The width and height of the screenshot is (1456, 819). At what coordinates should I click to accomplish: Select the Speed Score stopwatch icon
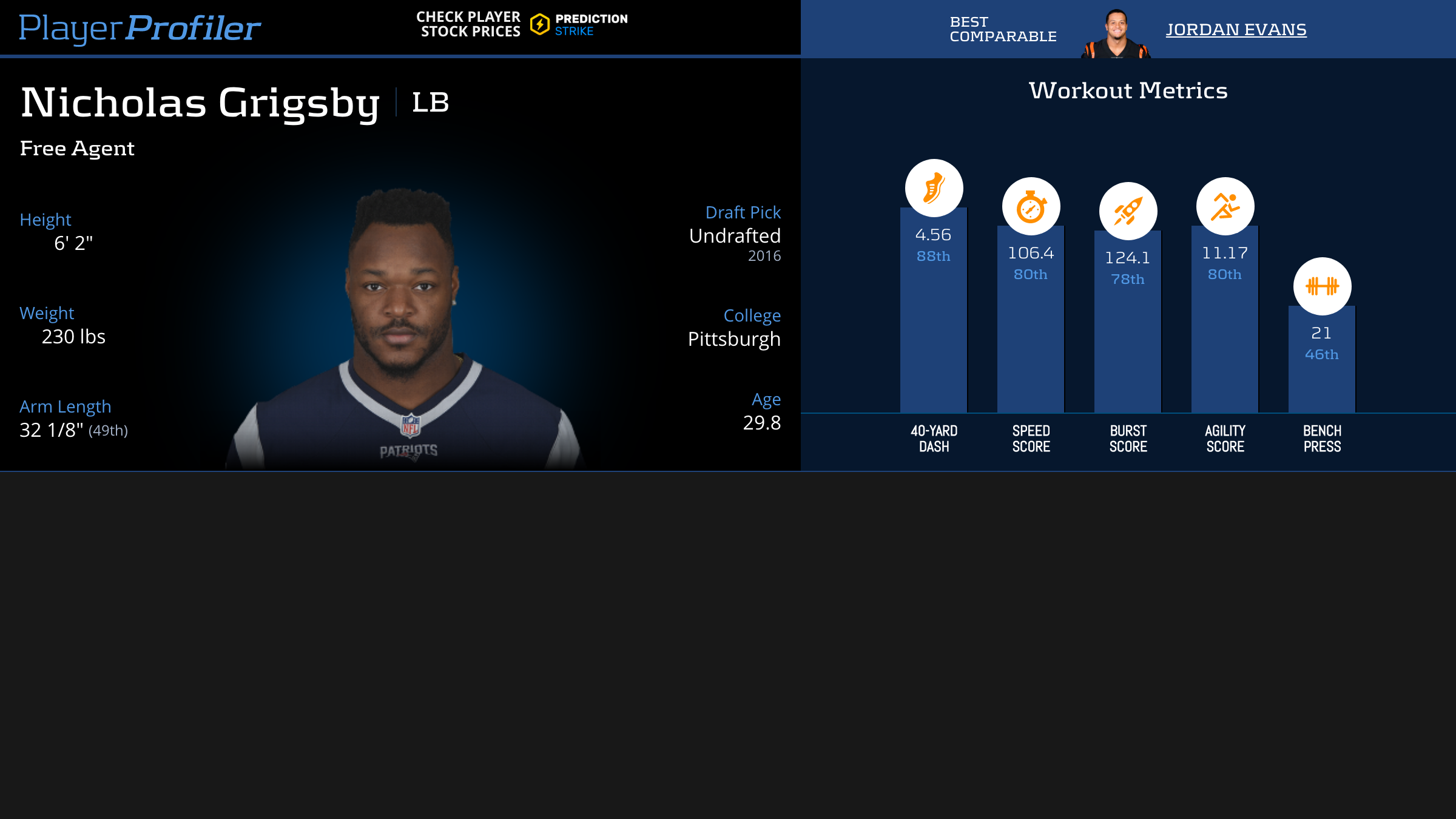[x=1031, y=206]
